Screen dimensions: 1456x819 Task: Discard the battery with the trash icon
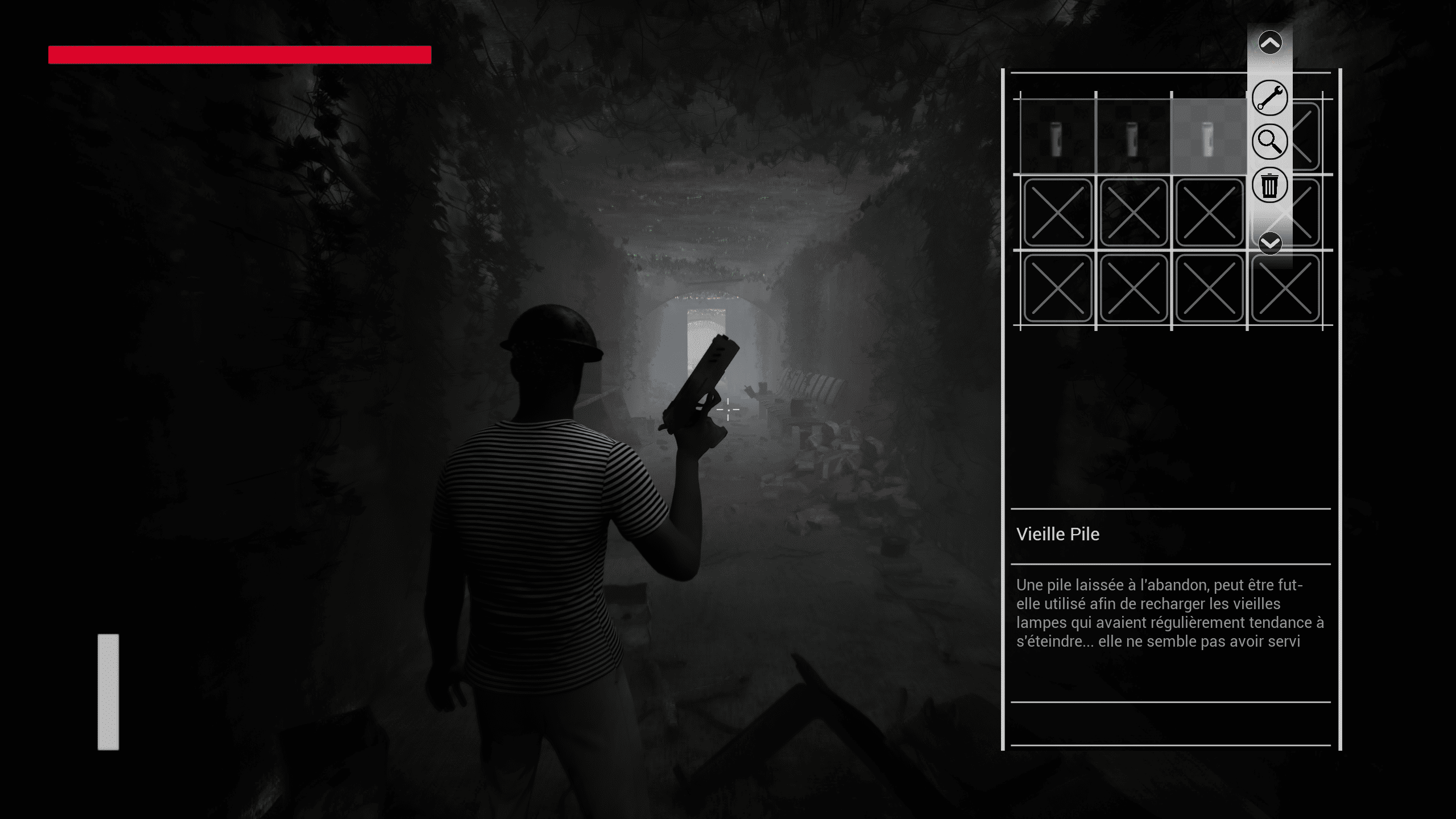coord(1269,185)
